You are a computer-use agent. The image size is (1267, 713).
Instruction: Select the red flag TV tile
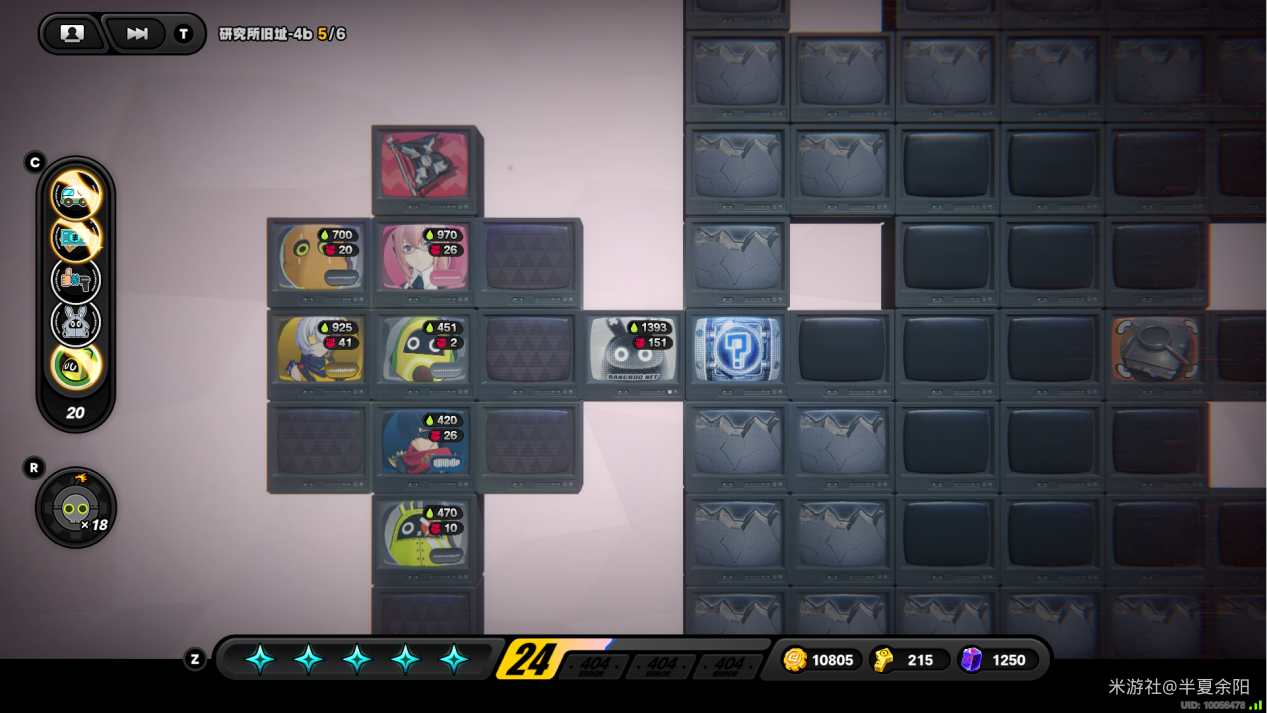[x=425, y=166]
